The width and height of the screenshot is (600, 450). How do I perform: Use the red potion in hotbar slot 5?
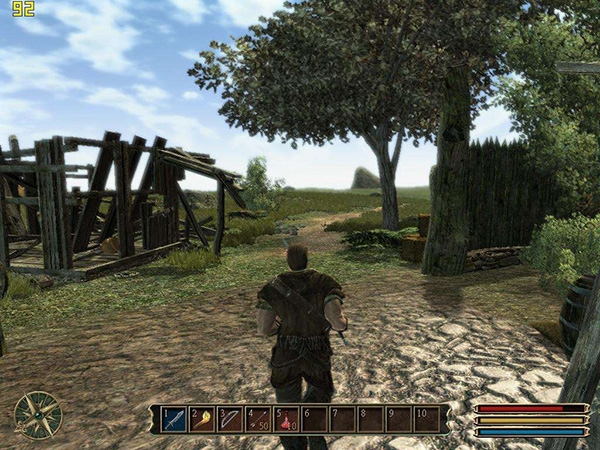click(286, 418)
